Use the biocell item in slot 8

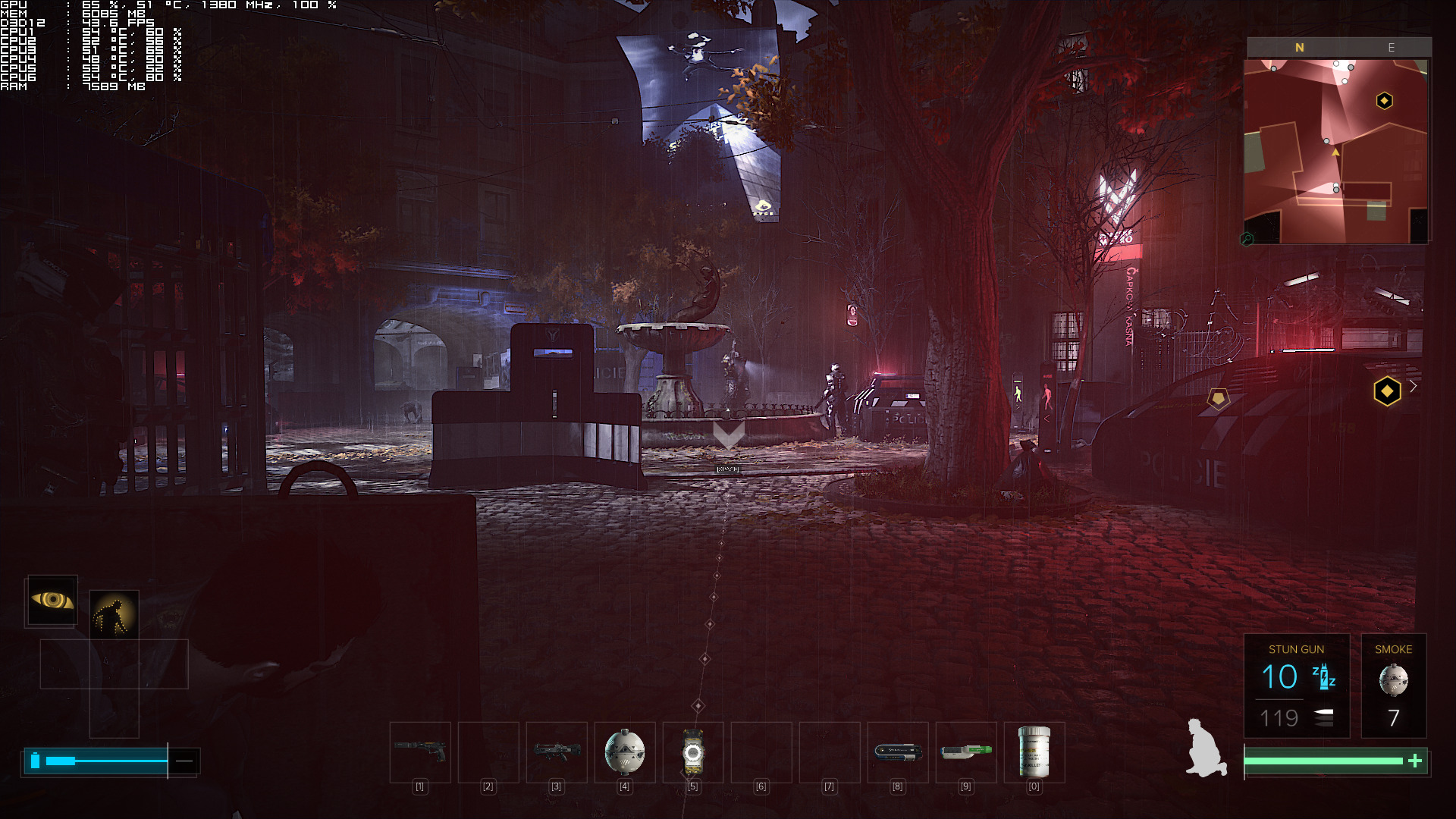898,752
